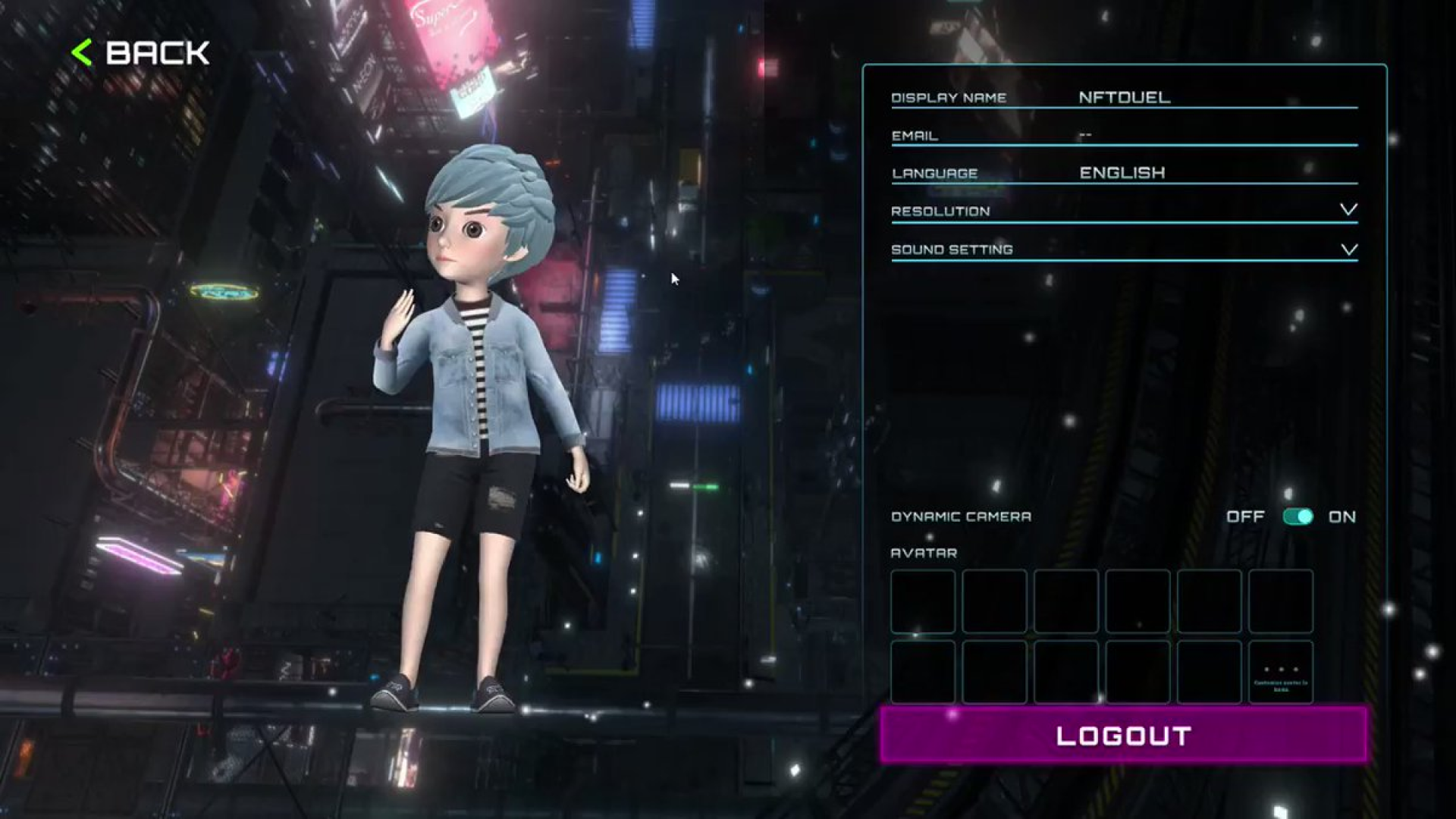Expand the Resolution dropdown
1456x819 pixels.
tap(1348, 210)
